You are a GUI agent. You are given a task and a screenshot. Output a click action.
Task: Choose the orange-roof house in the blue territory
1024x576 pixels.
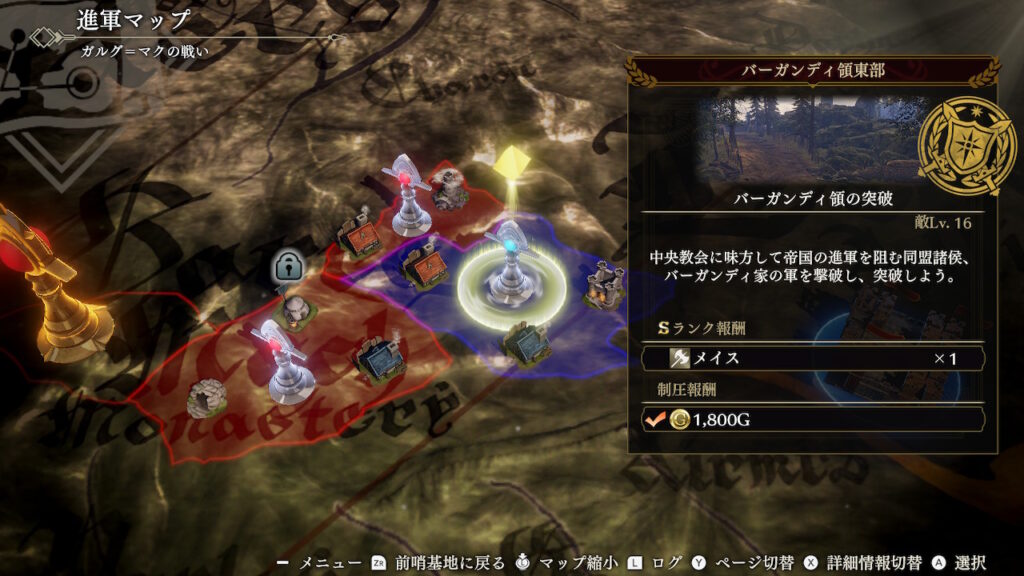(x=426, y=268)
